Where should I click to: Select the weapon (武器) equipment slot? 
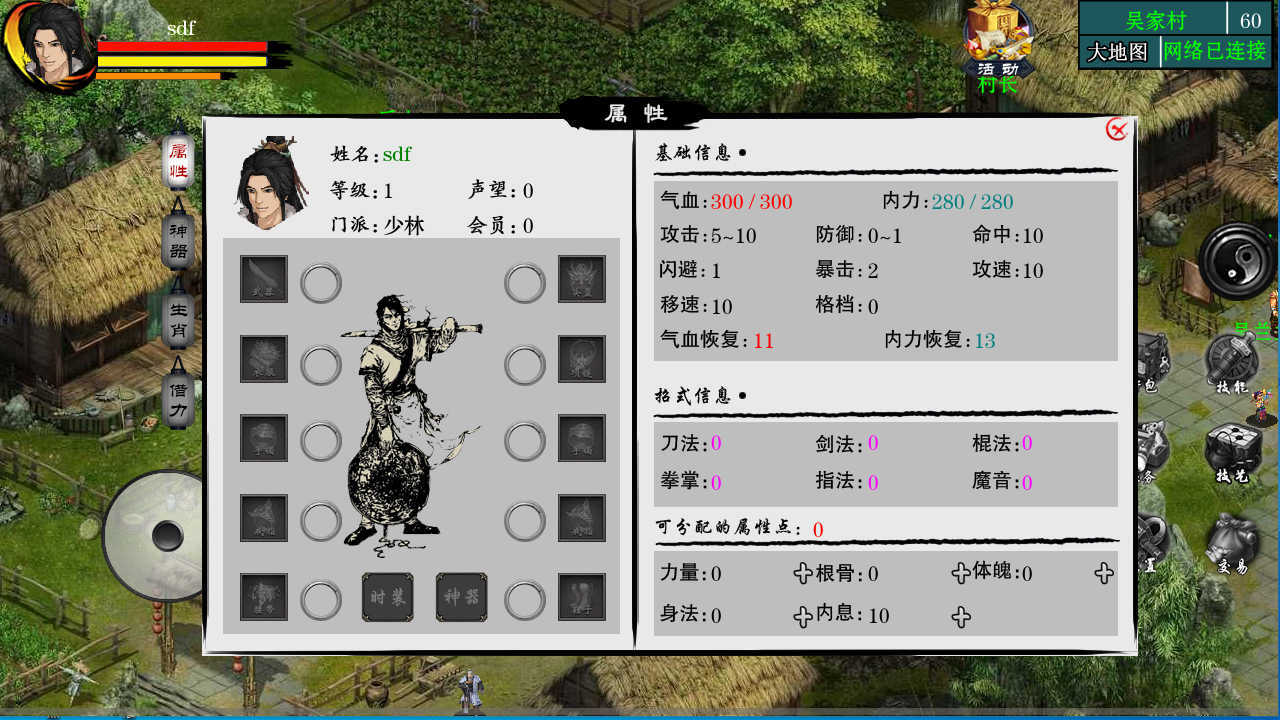pos(262,279)
